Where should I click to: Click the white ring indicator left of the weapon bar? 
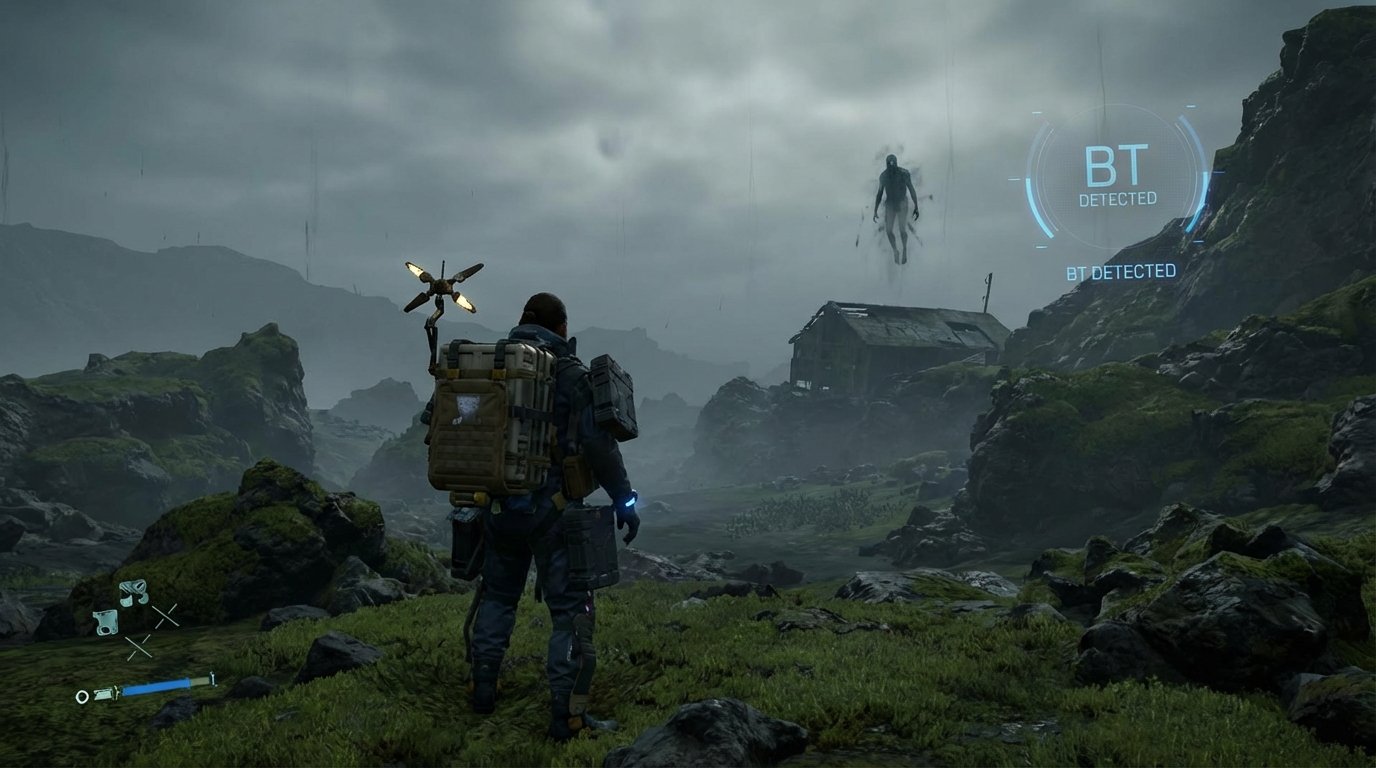tap(83, 696)
